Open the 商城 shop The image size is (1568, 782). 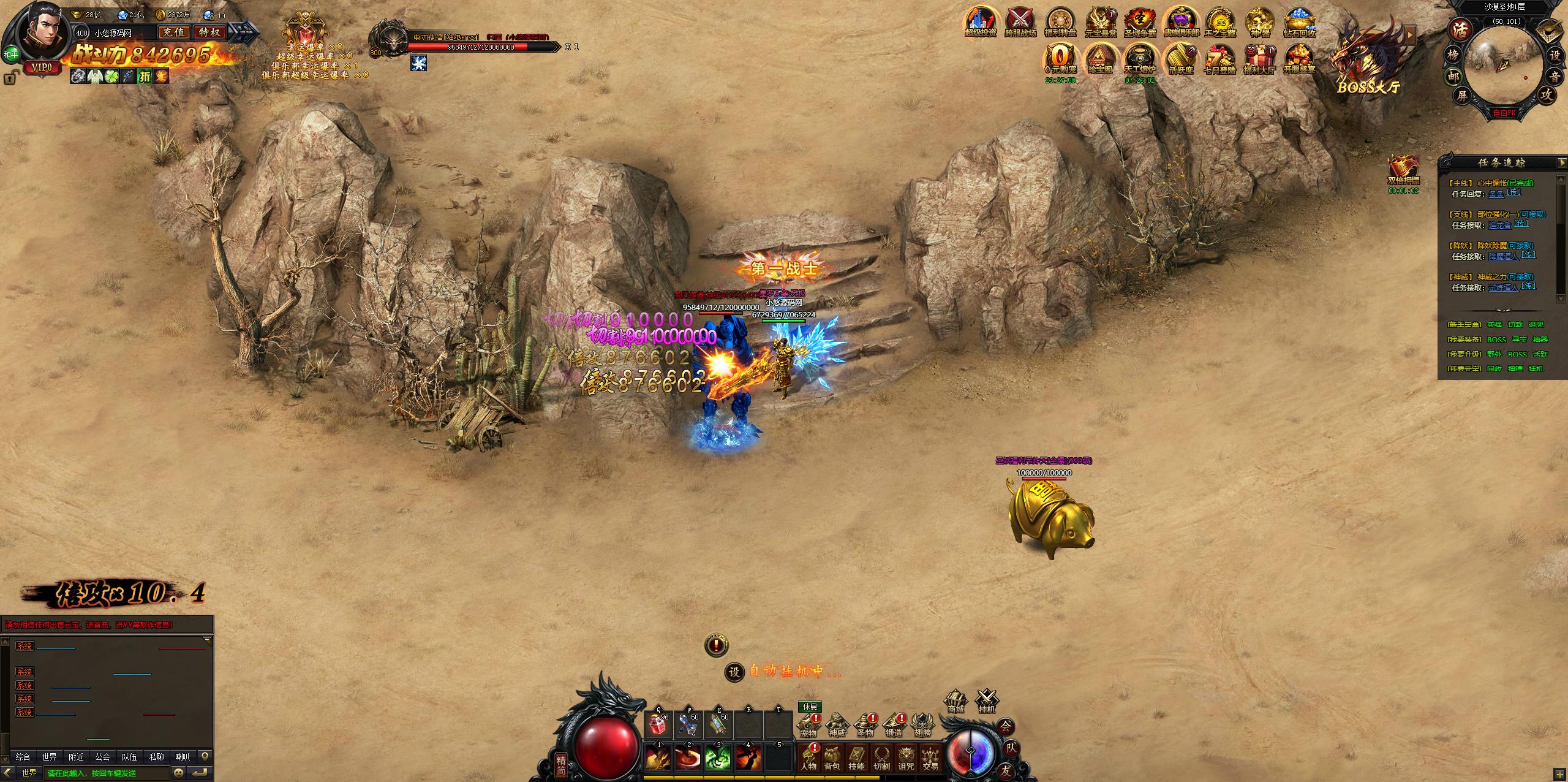(956, 702)
